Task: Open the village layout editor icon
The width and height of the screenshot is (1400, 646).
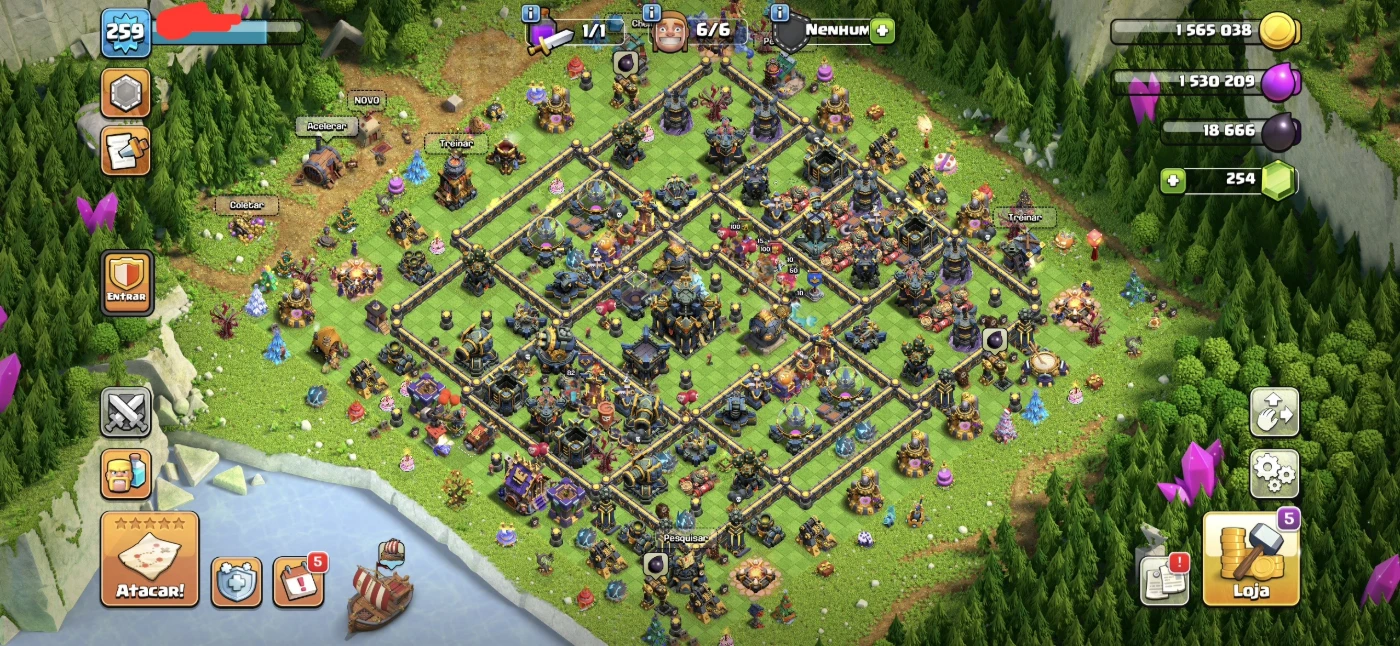Action: (1274, 412)
